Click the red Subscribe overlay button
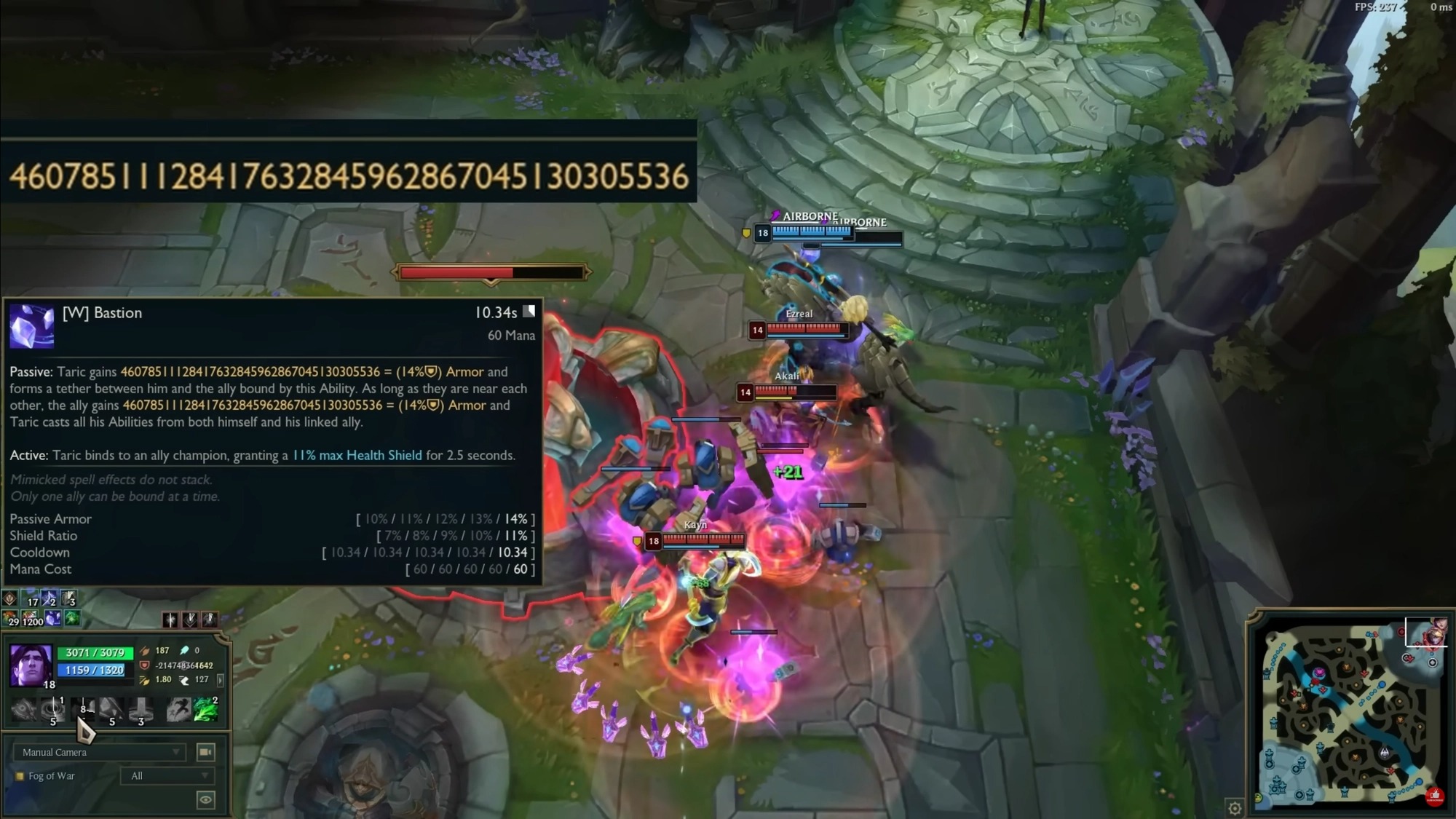Viewport: 1456px width, 819px height. click(1434, 796)
